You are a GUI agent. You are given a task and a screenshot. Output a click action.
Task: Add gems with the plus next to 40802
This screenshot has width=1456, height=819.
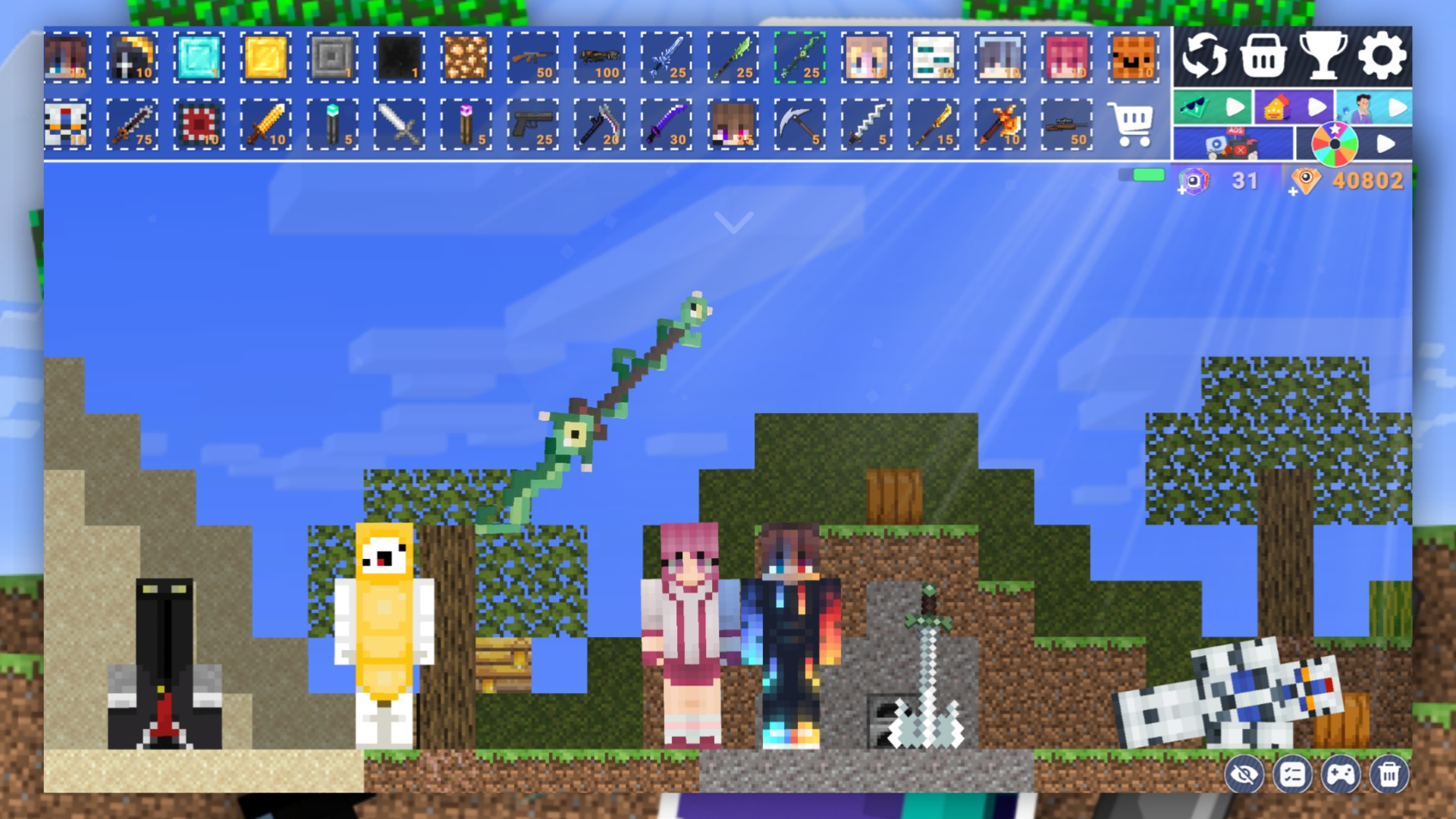[1291, 190]
